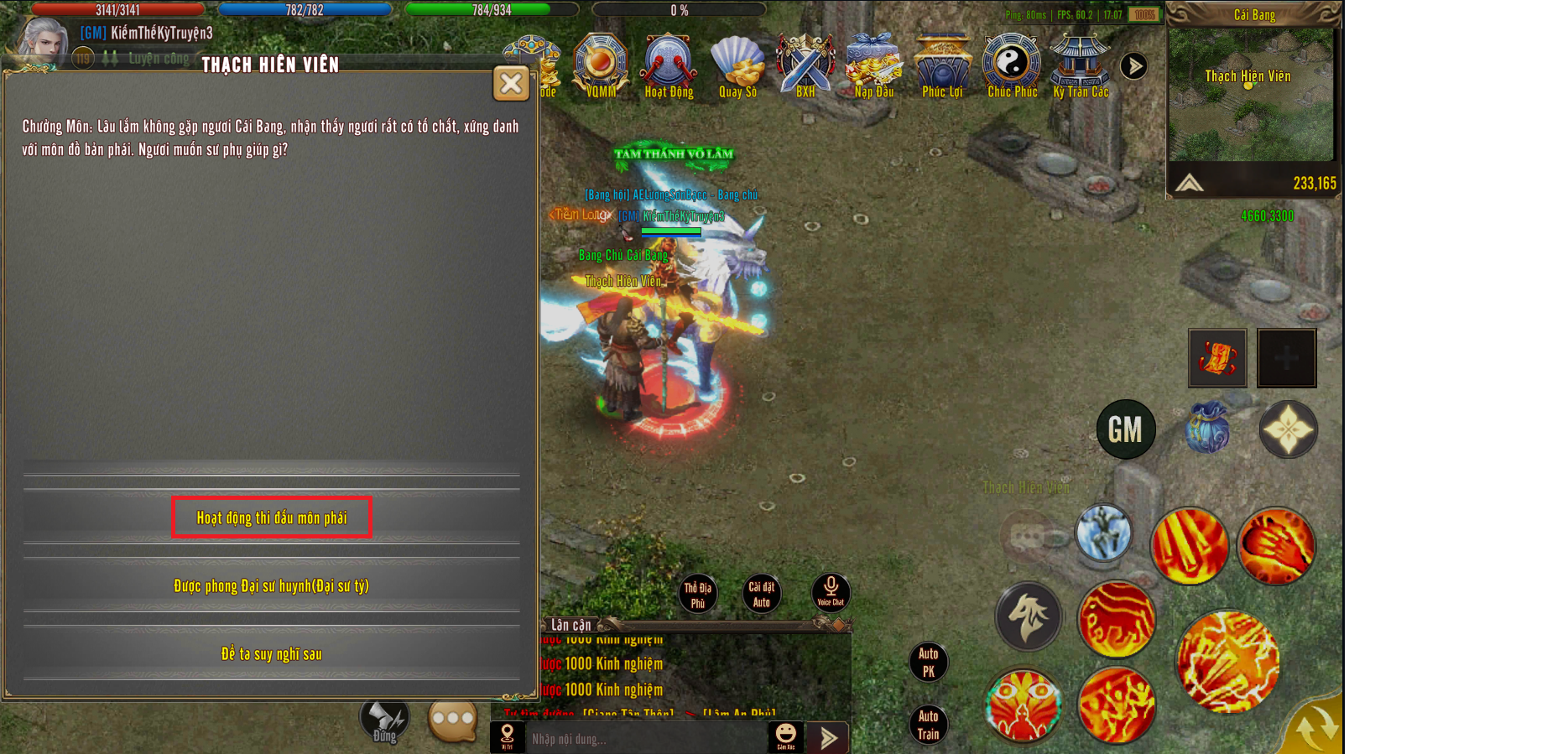Open the GM round button
1568x754 pixels.
pyautogui.click(x=1126, y=429)
